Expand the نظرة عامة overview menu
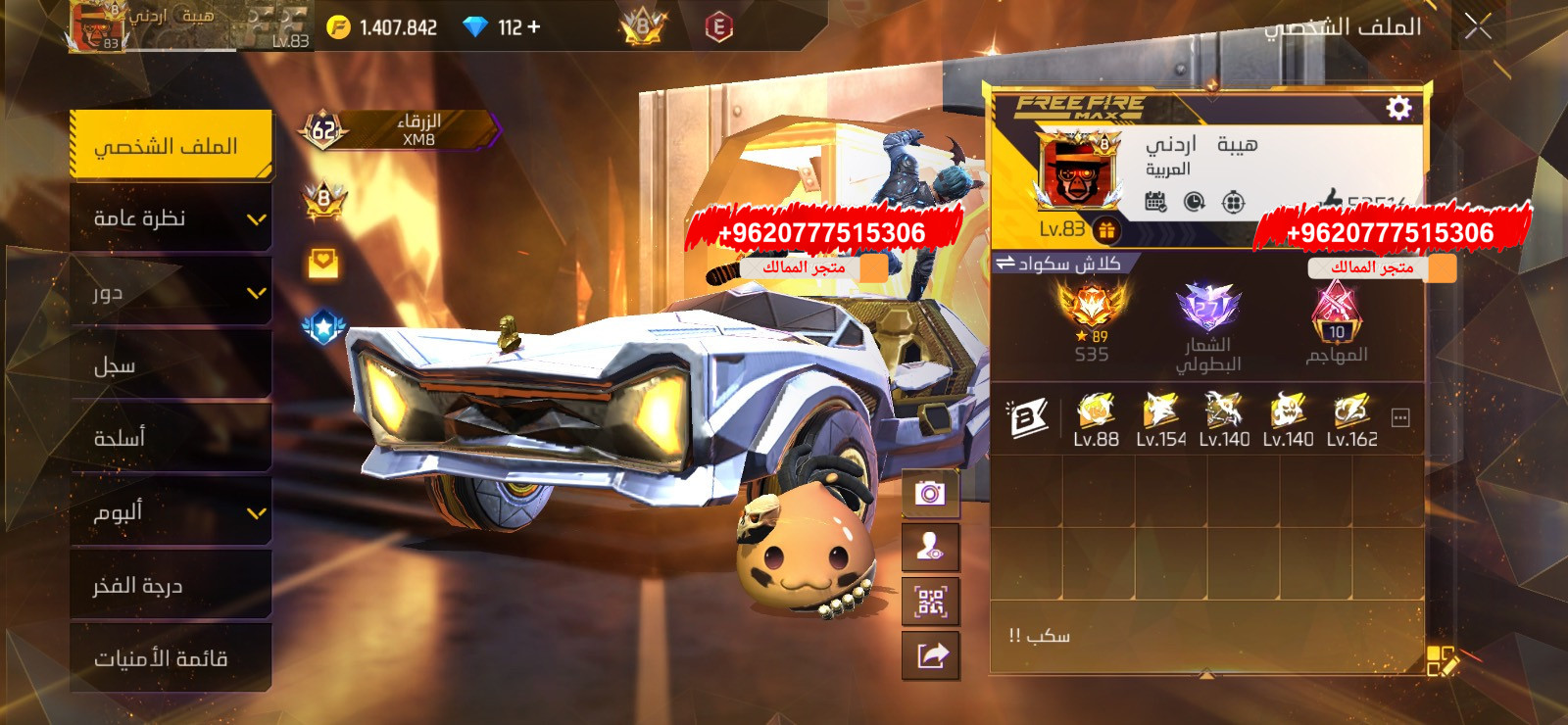The width and height of the screenshot is (1568, 725). [171, 218]
